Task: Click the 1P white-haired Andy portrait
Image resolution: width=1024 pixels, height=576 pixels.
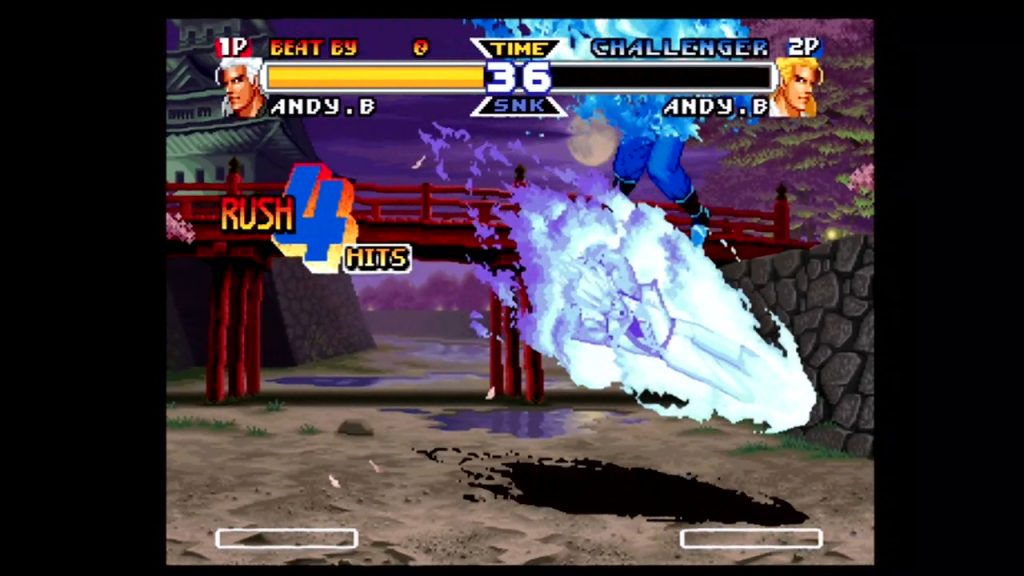Action: coord(241,87)
